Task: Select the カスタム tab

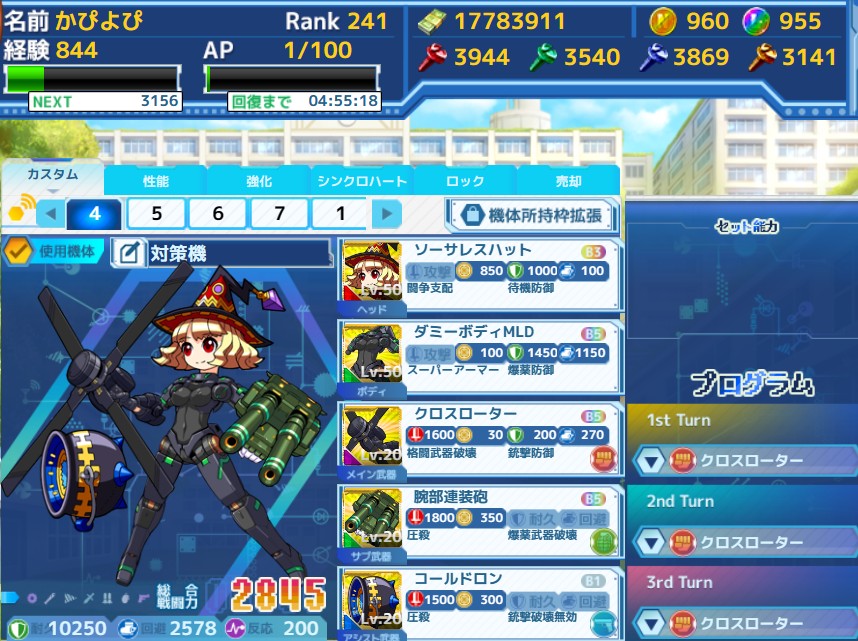Action: [x=52, y=176]
